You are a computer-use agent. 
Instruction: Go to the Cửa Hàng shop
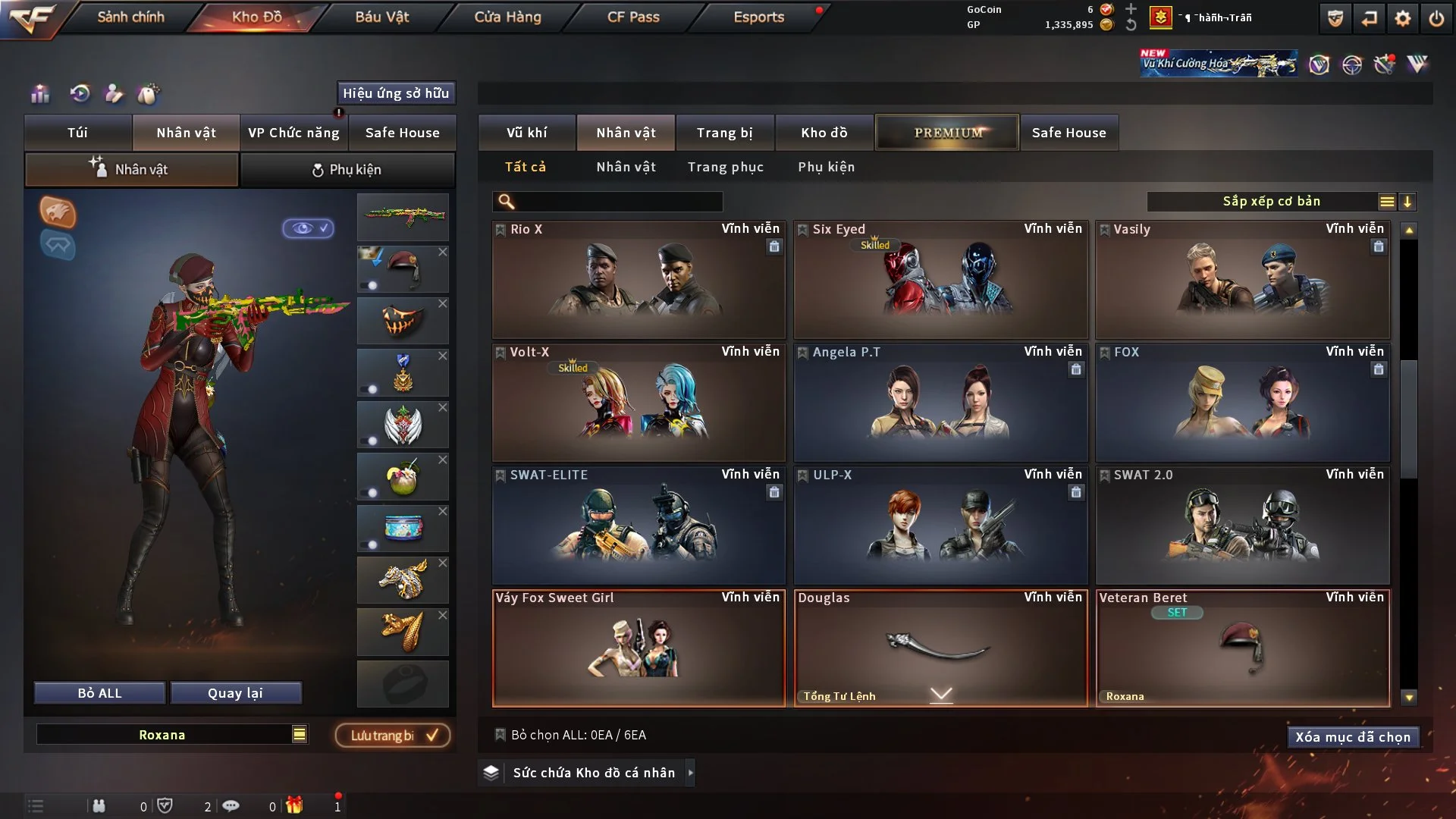tap(507, 17)
